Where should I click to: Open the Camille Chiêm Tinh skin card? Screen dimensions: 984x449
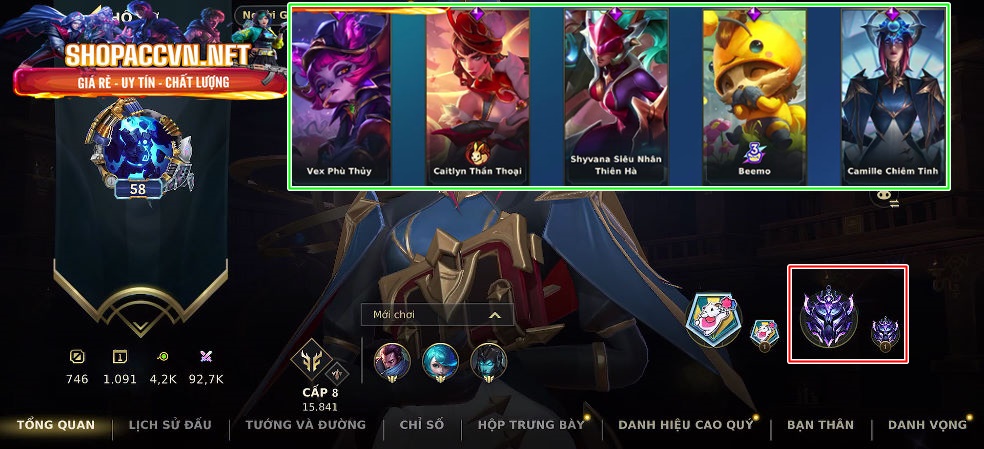(x=892, y=96)
